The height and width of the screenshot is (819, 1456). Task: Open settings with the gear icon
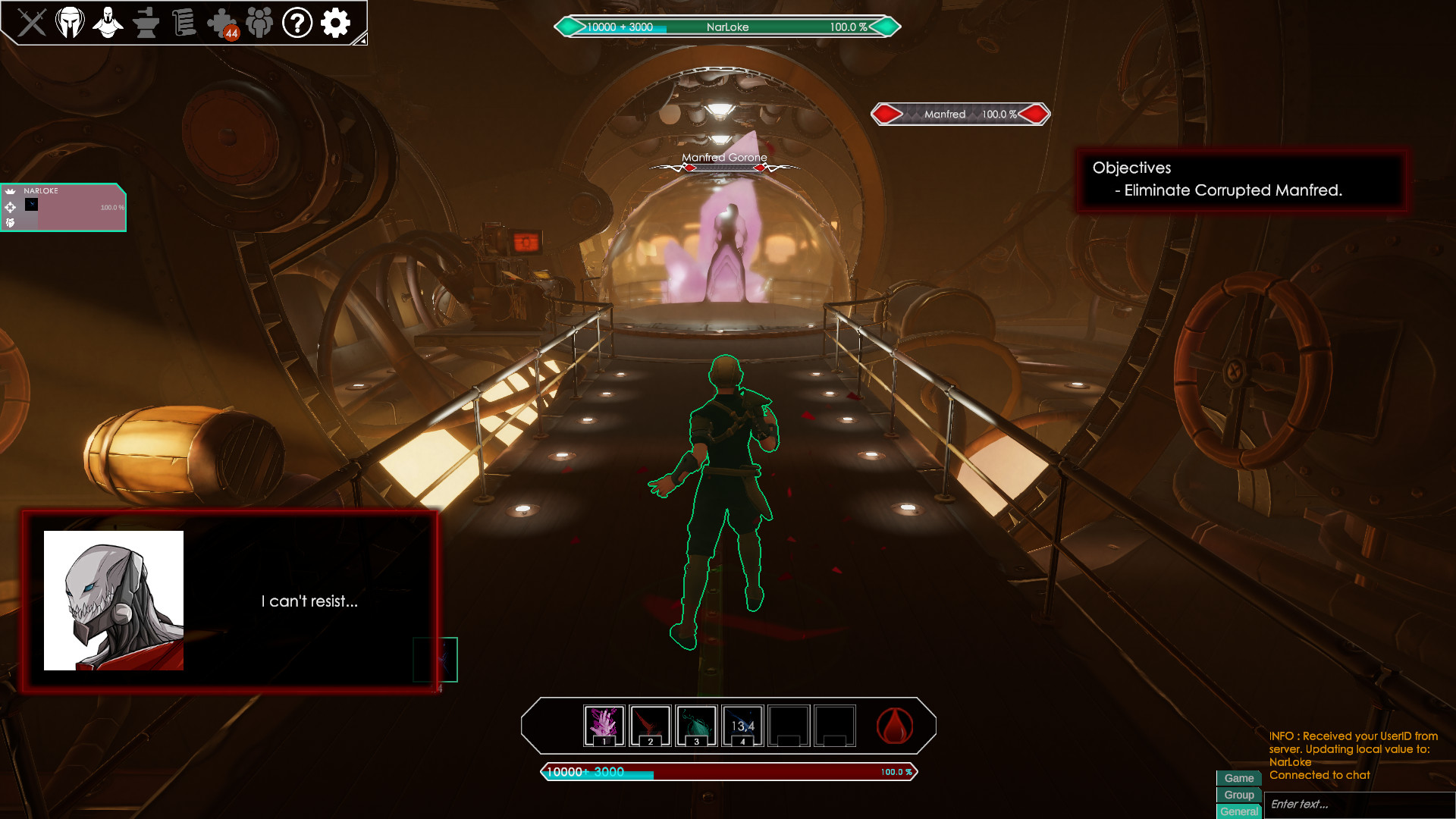coord(335,23)
